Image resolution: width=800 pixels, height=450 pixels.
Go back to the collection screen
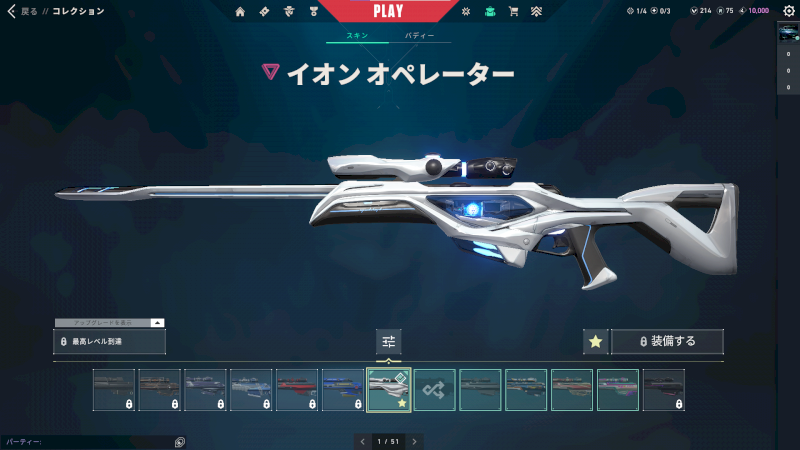tap(12, 11)
